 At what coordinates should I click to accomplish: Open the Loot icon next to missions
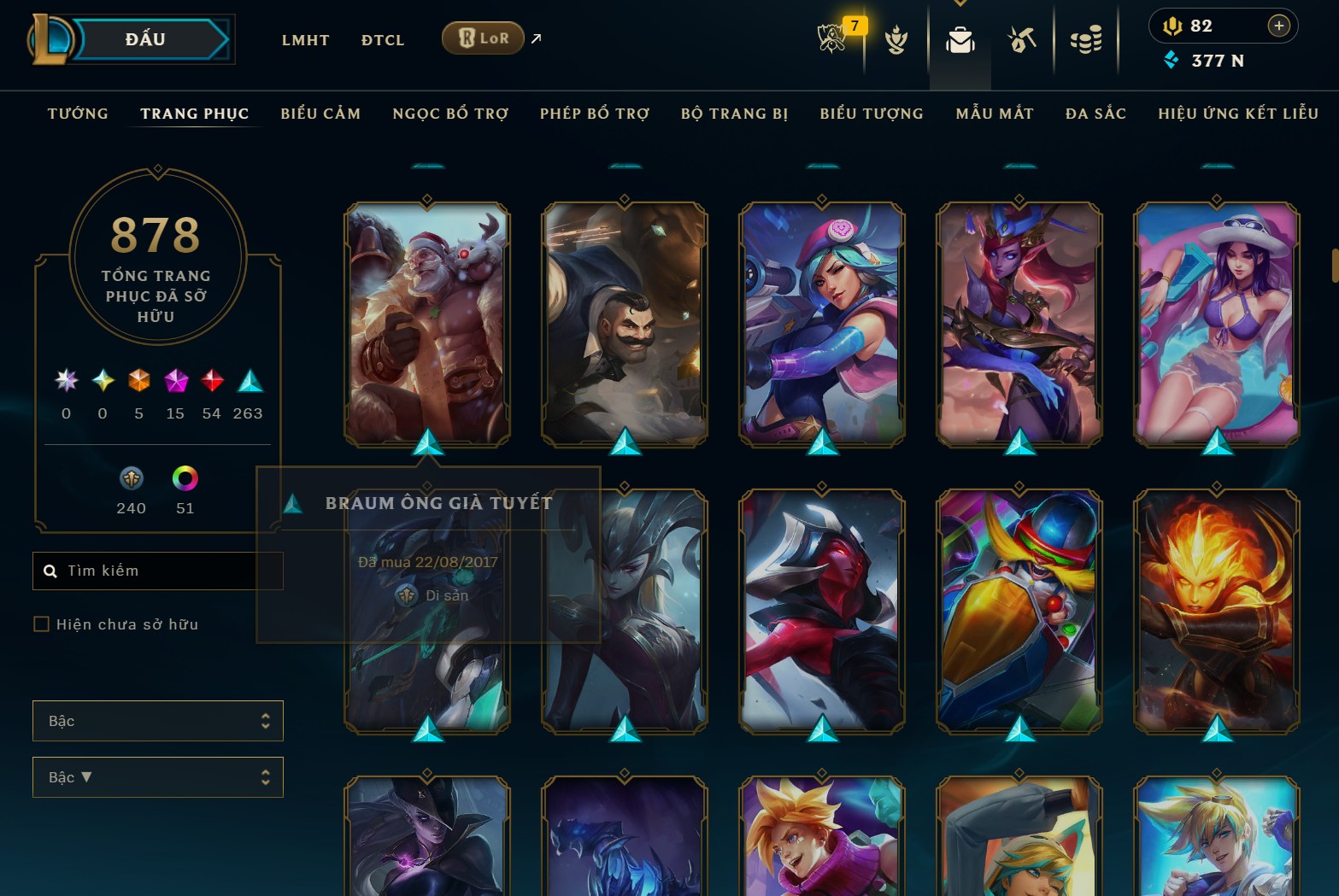point(1086,38)
